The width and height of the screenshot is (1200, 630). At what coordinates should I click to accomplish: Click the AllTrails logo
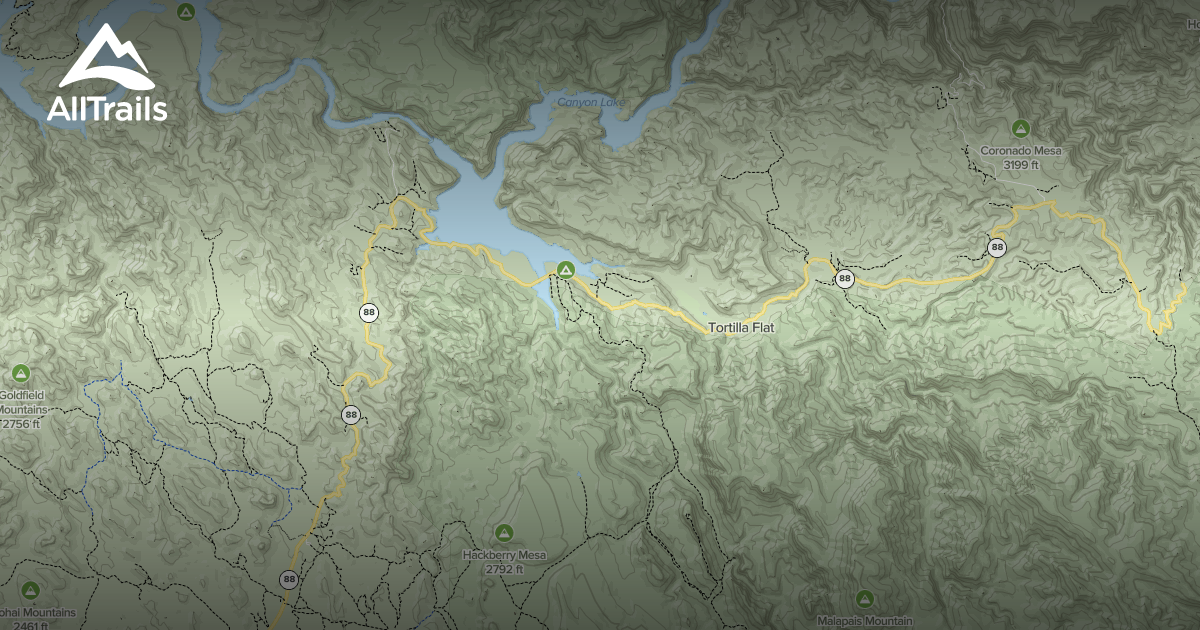pos(106,75)
